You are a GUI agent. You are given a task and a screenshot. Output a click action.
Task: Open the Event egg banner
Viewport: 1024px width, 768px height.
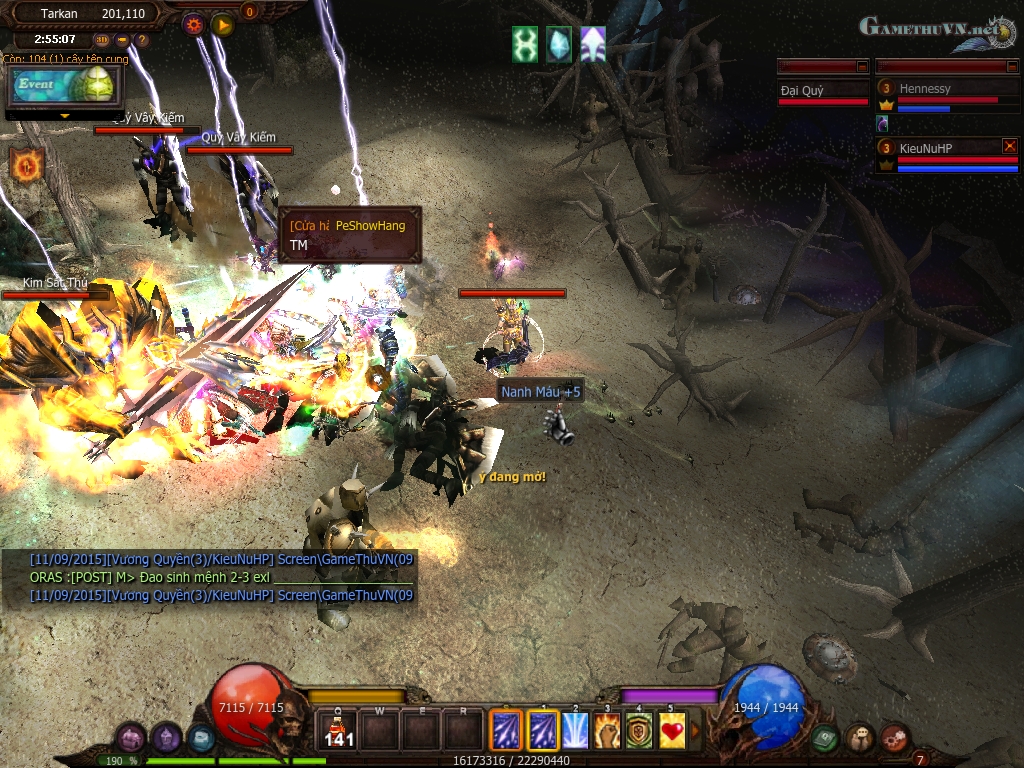pos(62,87)
